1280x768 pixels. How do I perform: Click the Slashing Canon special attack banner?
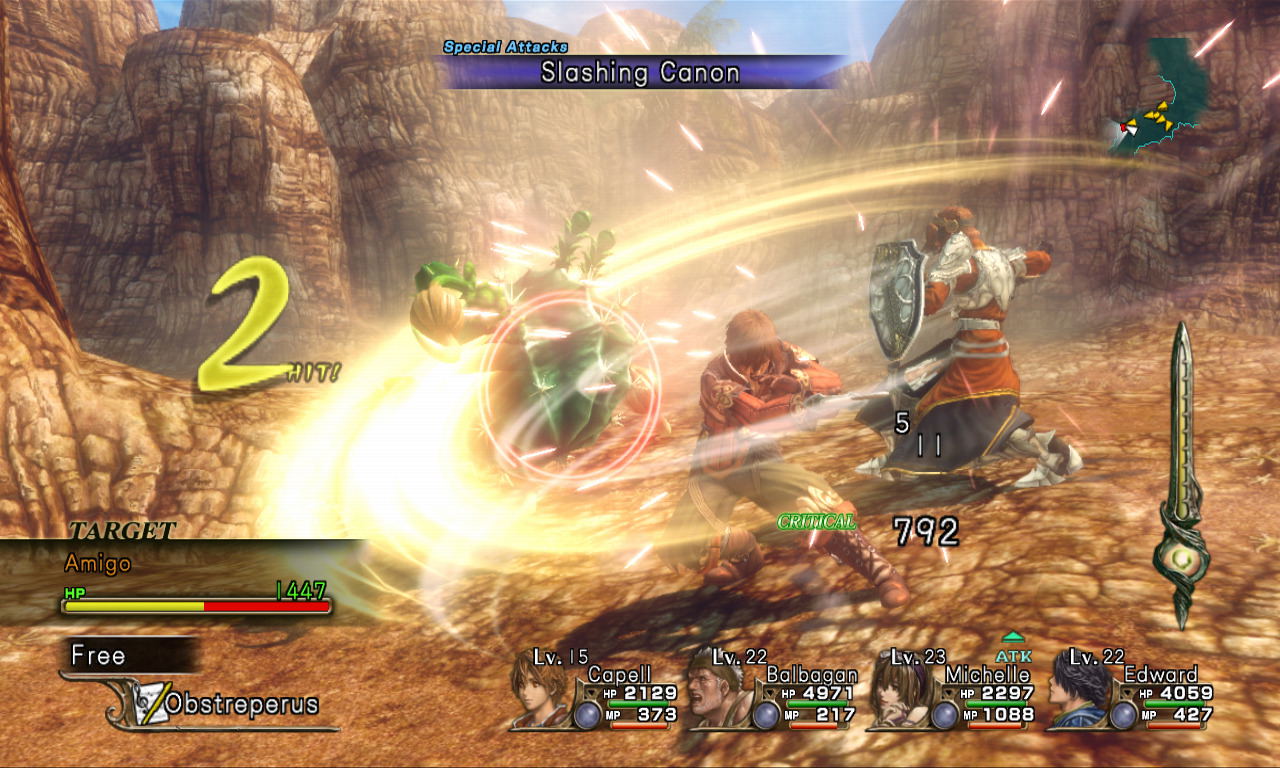pos(640,72)
